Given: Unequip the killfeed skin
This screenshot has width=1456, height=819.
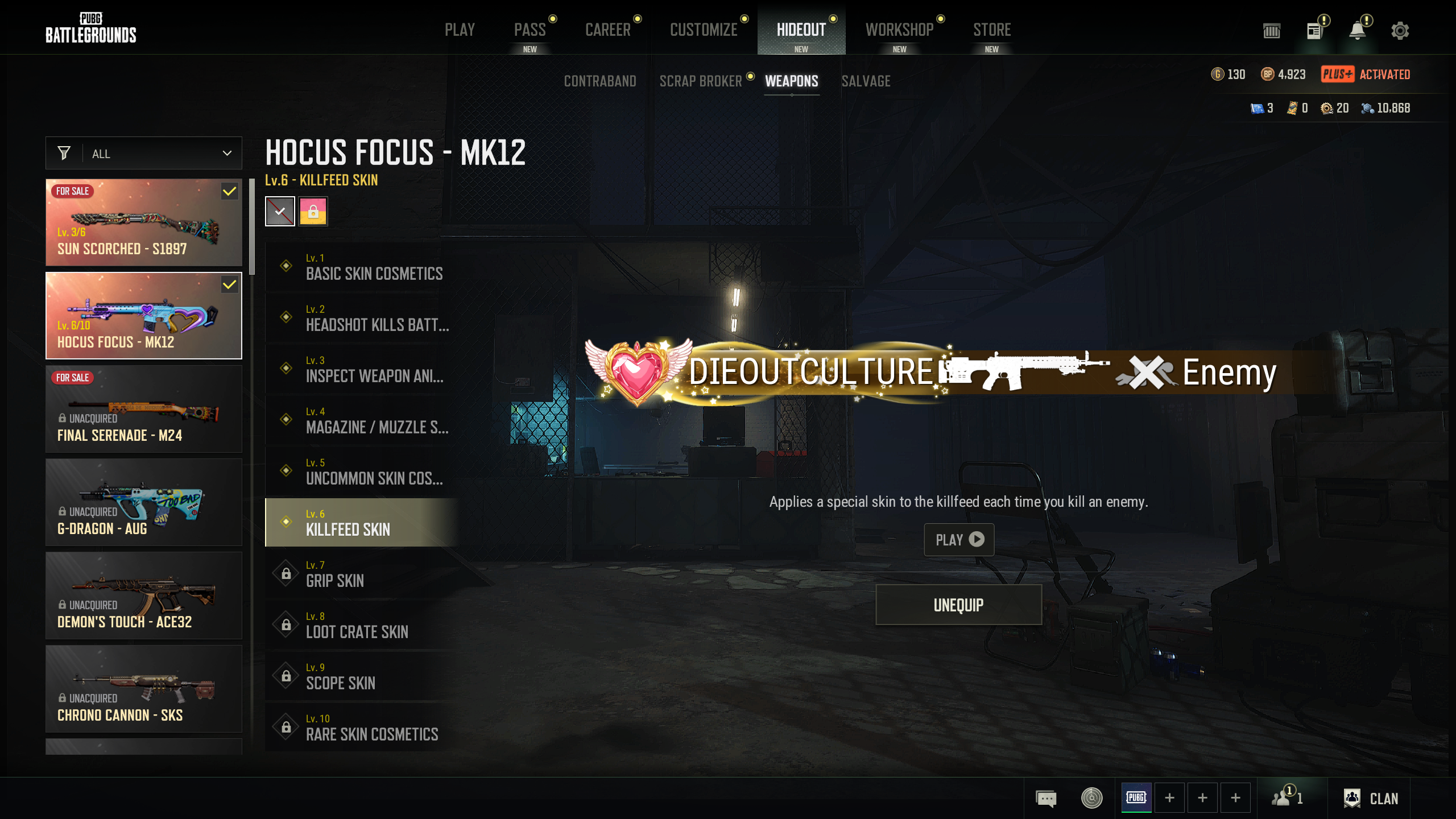Looking at the screenshot, I should 958,605.
